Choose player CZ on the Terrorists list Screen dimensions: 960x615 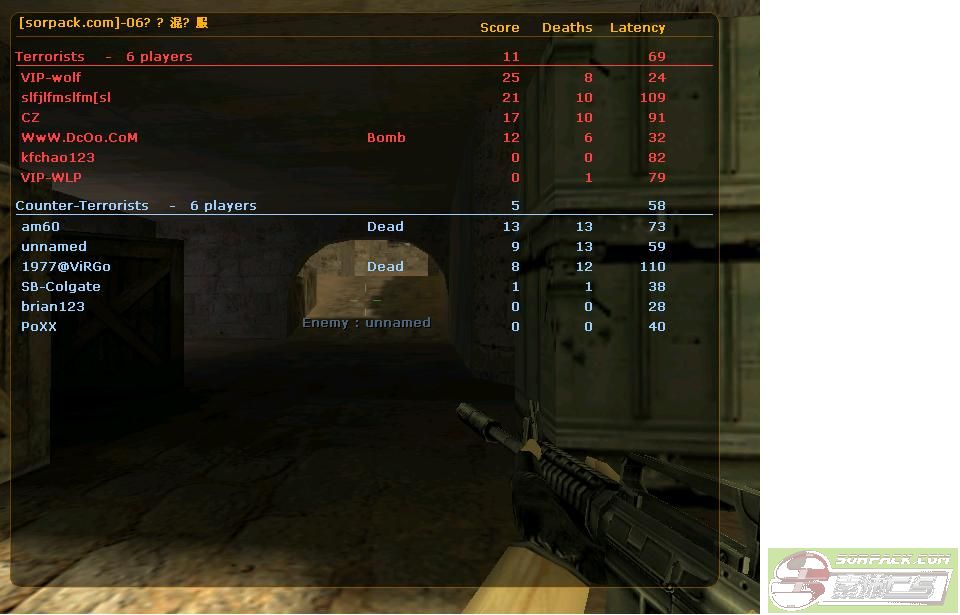pyautogui.click(x=31, y=117)
